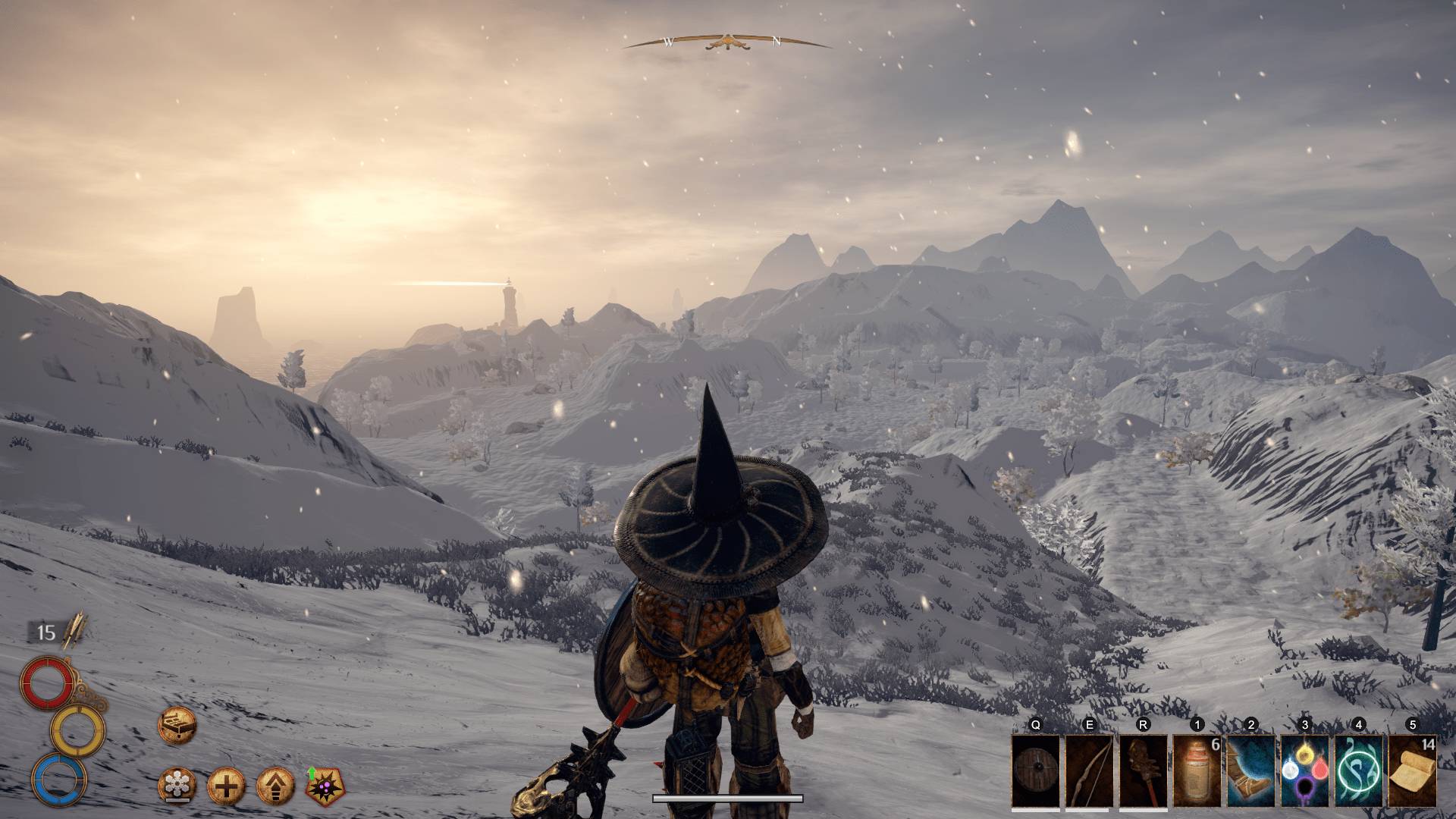Screen dimensions: 1456x819
Task: Click the red health ring gauge
Action: coord(47,684)
